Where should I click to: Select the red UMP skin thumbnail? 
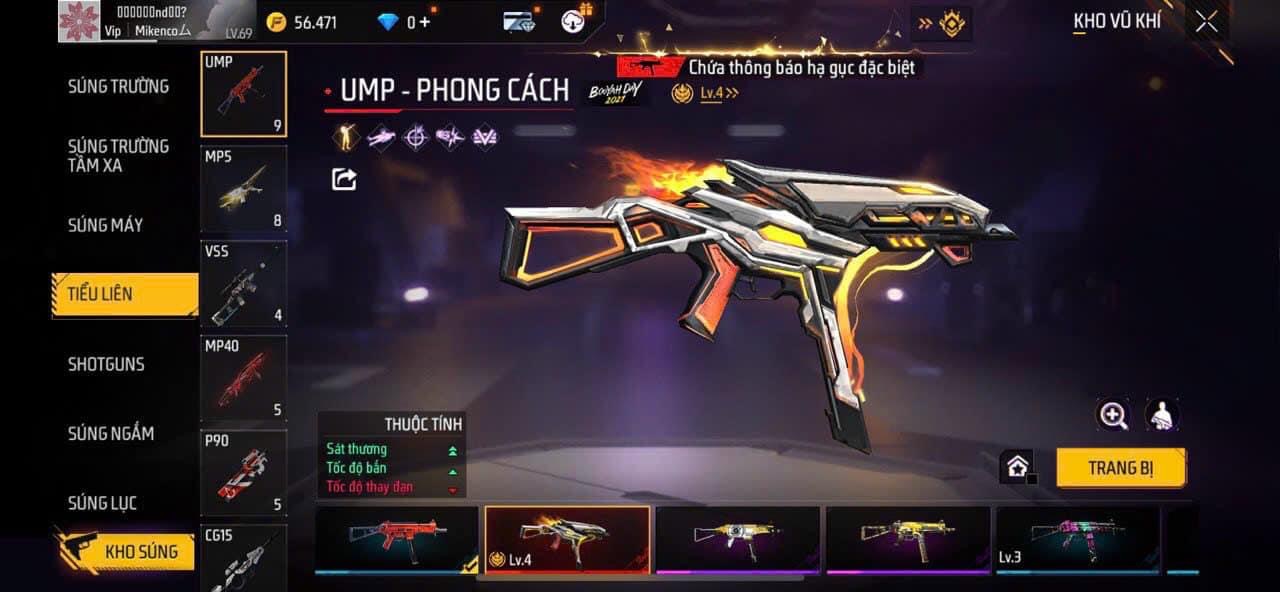tap(397, 539)
